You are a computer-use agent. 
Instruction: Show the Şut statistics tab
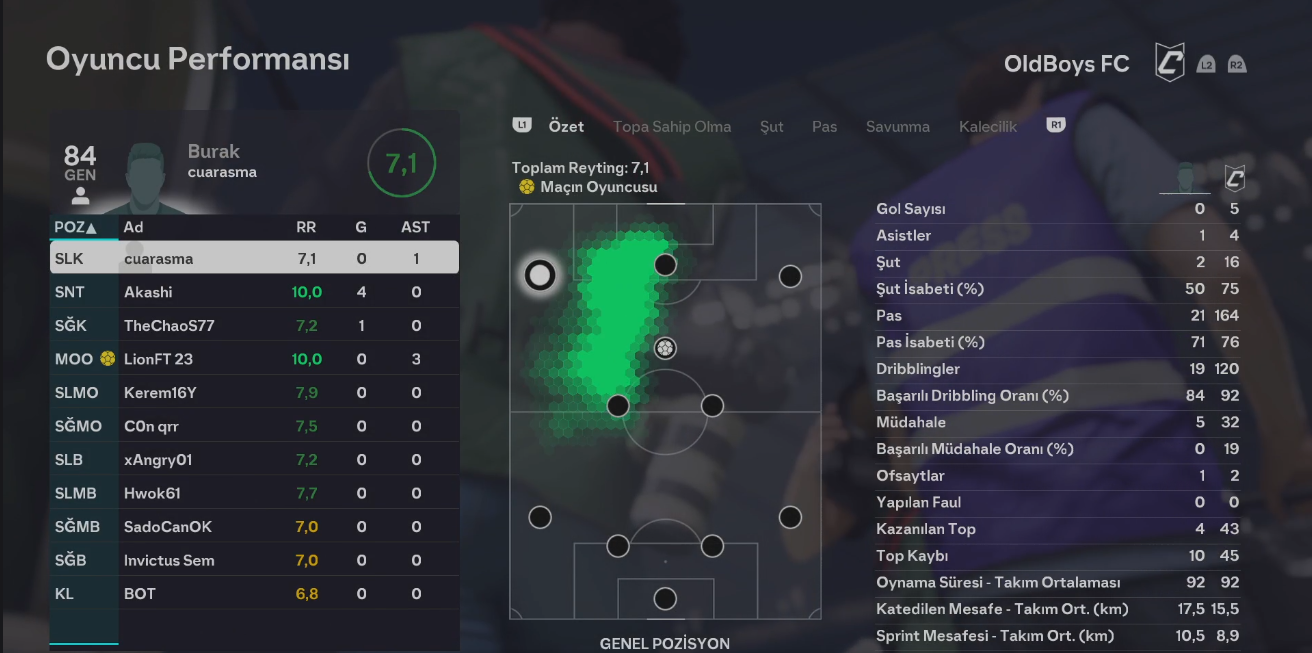coord(771,127)
